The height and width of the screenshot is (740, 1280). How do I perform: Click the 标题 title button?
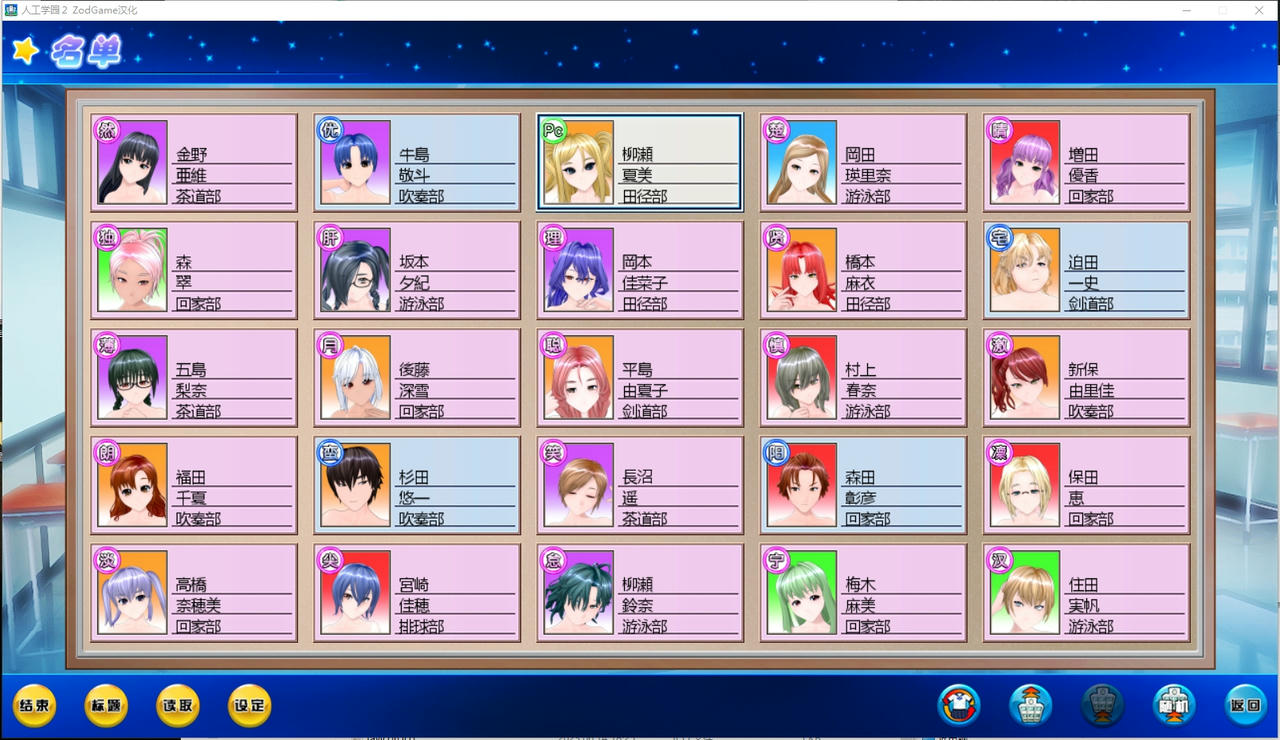pos(105,706)
